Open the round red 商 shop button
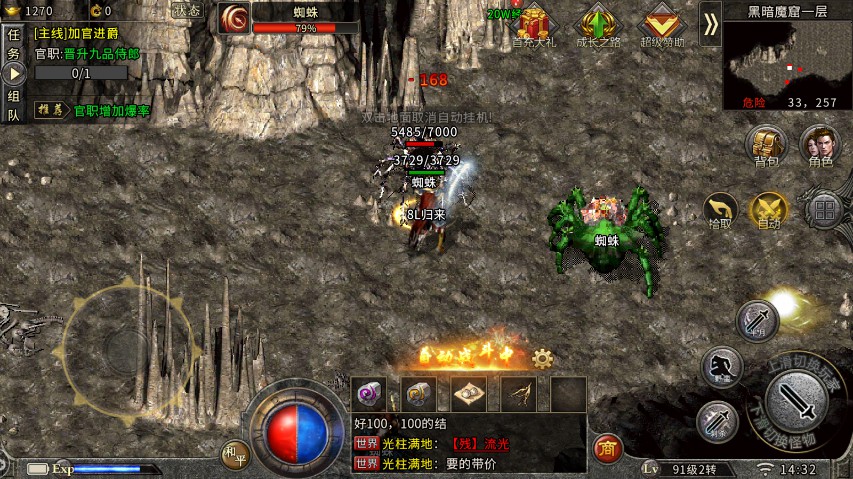The image size is (853, 479). click(x=607, y=448)
